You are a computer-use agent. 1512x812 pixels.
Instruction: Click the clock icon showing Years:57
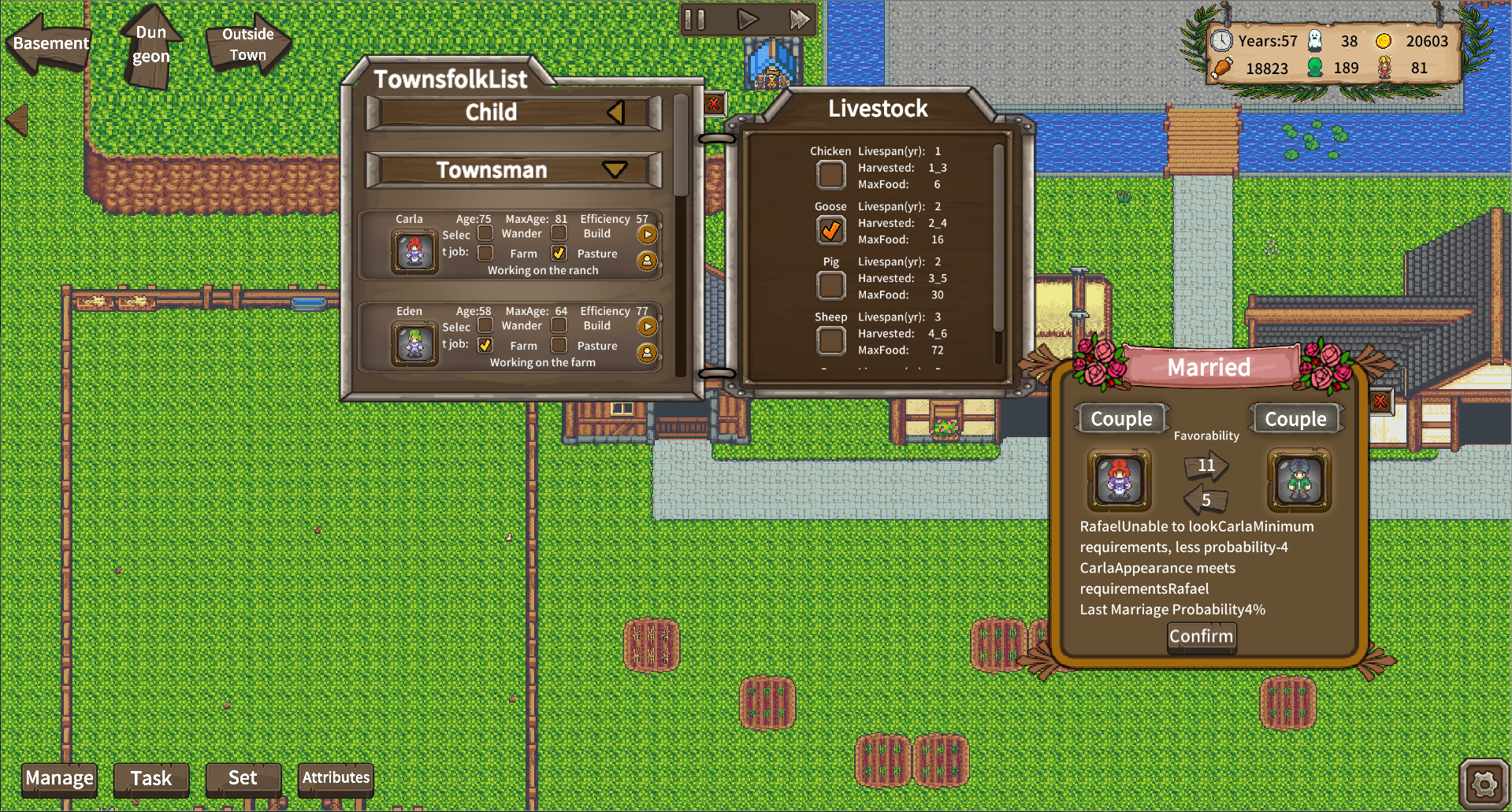[1223, 41]
